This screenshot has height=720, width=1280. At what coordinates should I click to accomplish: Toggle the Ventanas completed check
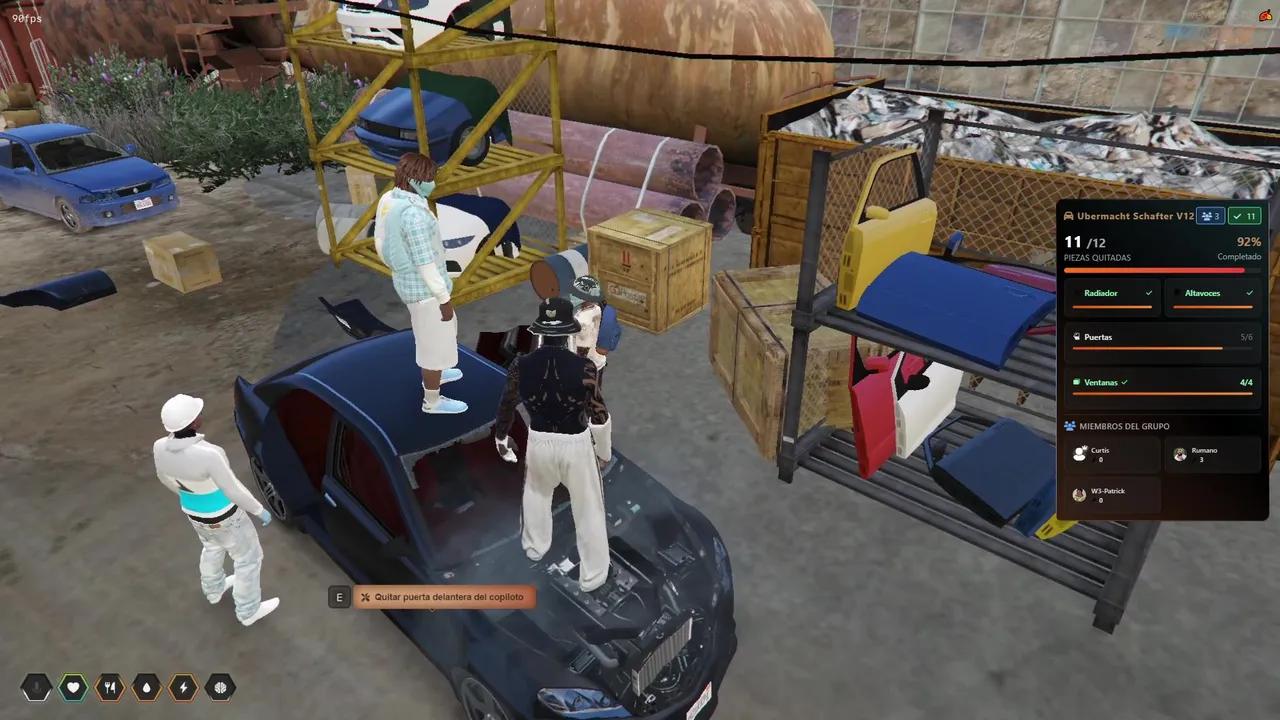pos(1124,382)
